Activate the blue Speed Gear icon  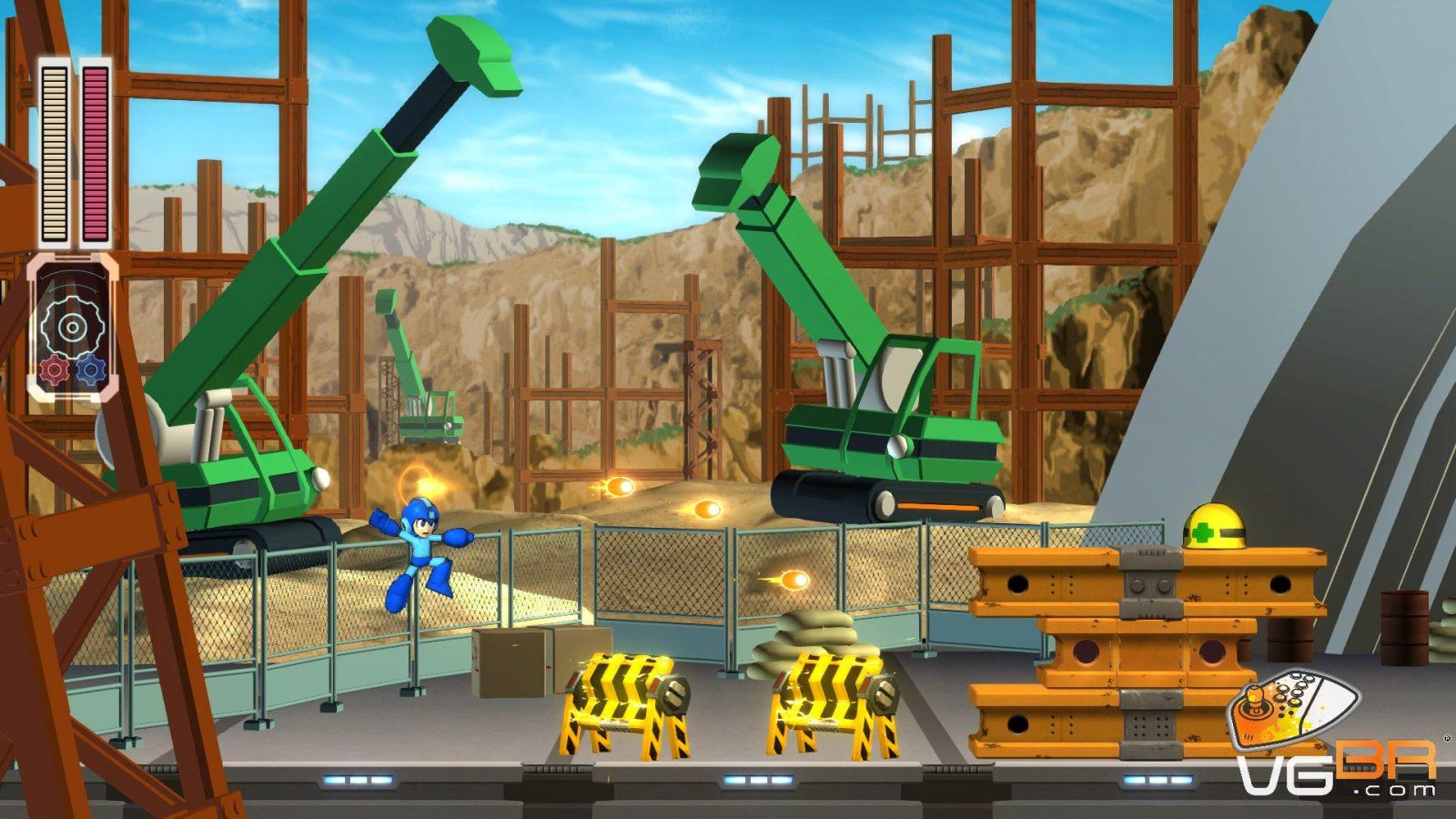point(91,369)
